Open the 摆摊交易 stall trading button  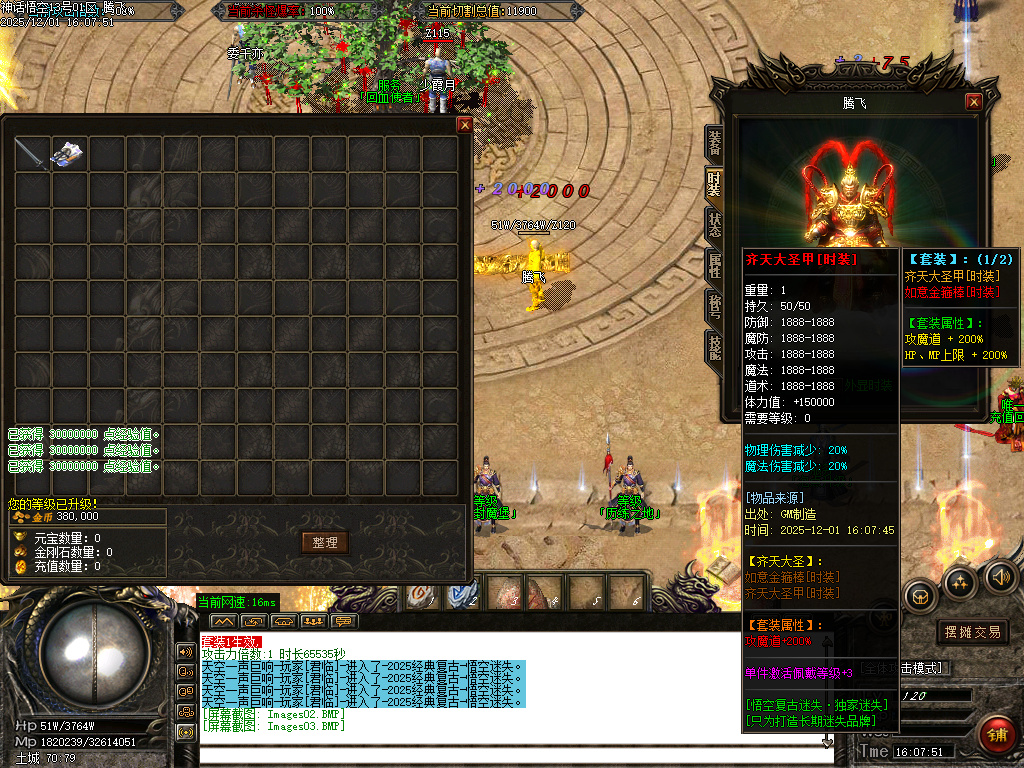coord(973,632)
